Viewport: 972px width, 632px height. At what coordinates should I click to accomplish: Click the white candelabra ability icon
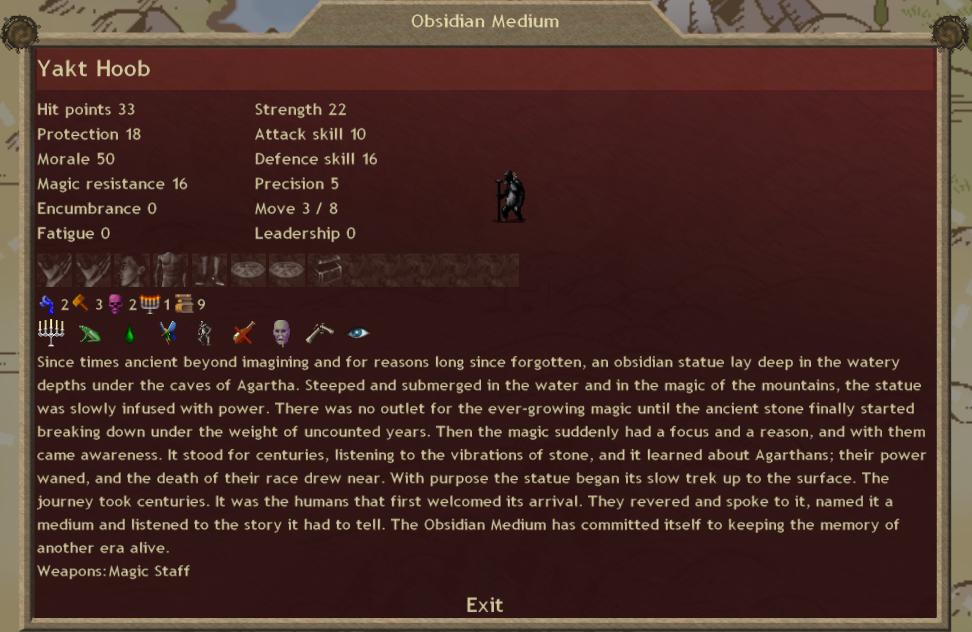click(x=51, y=333)
